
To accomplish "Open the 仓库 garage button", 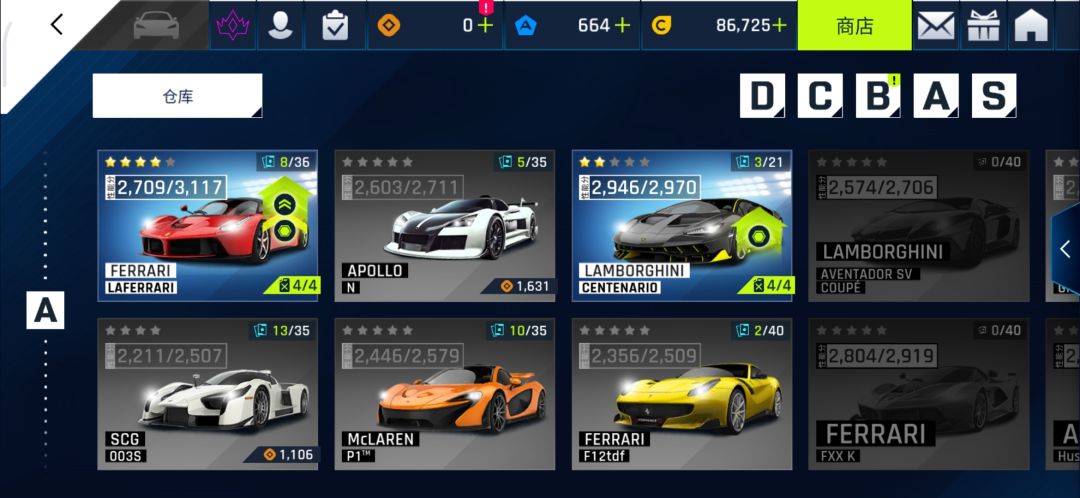I will click(x=177, y=96).
